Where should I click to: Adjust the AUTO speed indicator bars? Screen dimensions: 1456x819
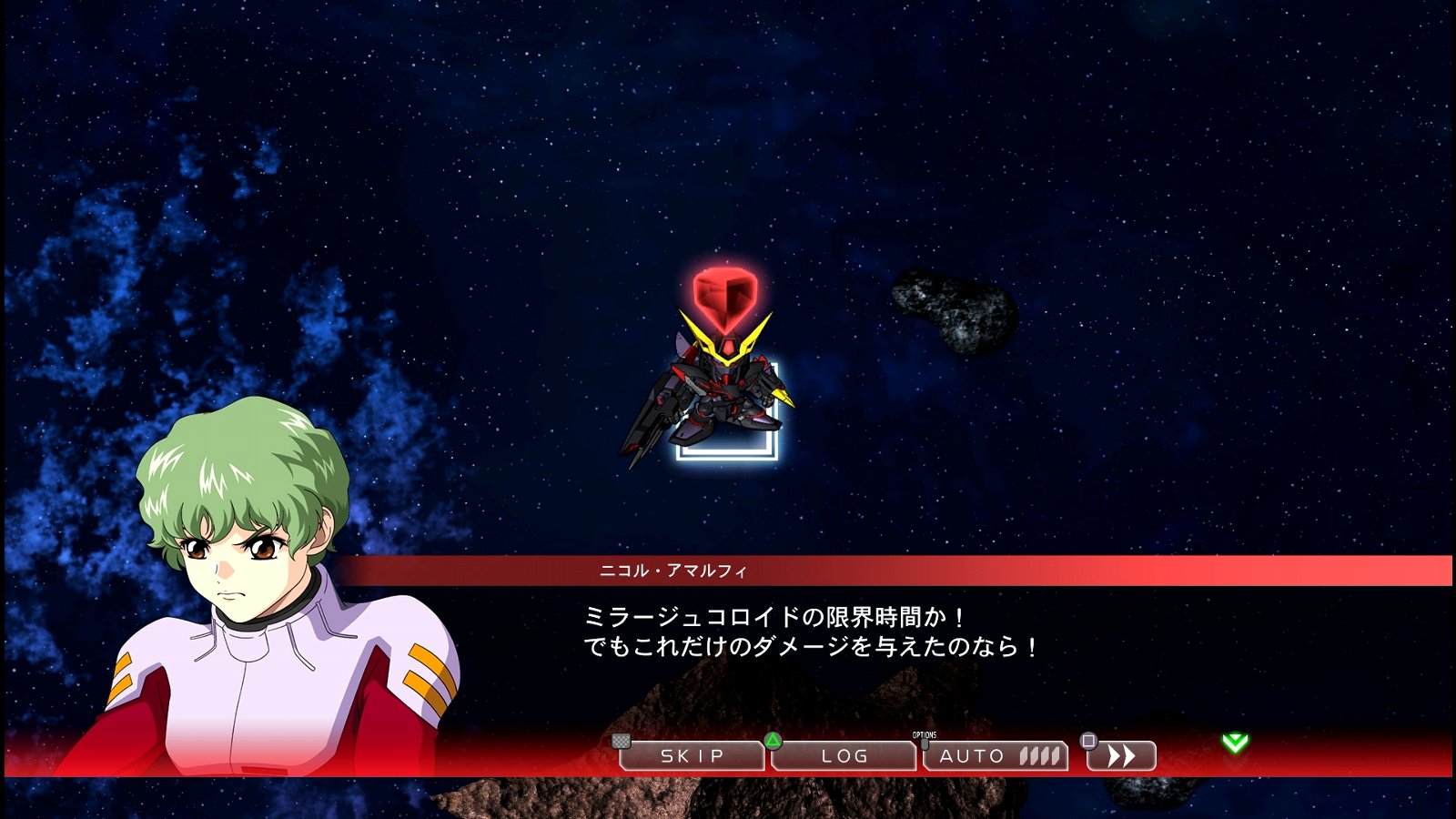[x=1038, y=755]
